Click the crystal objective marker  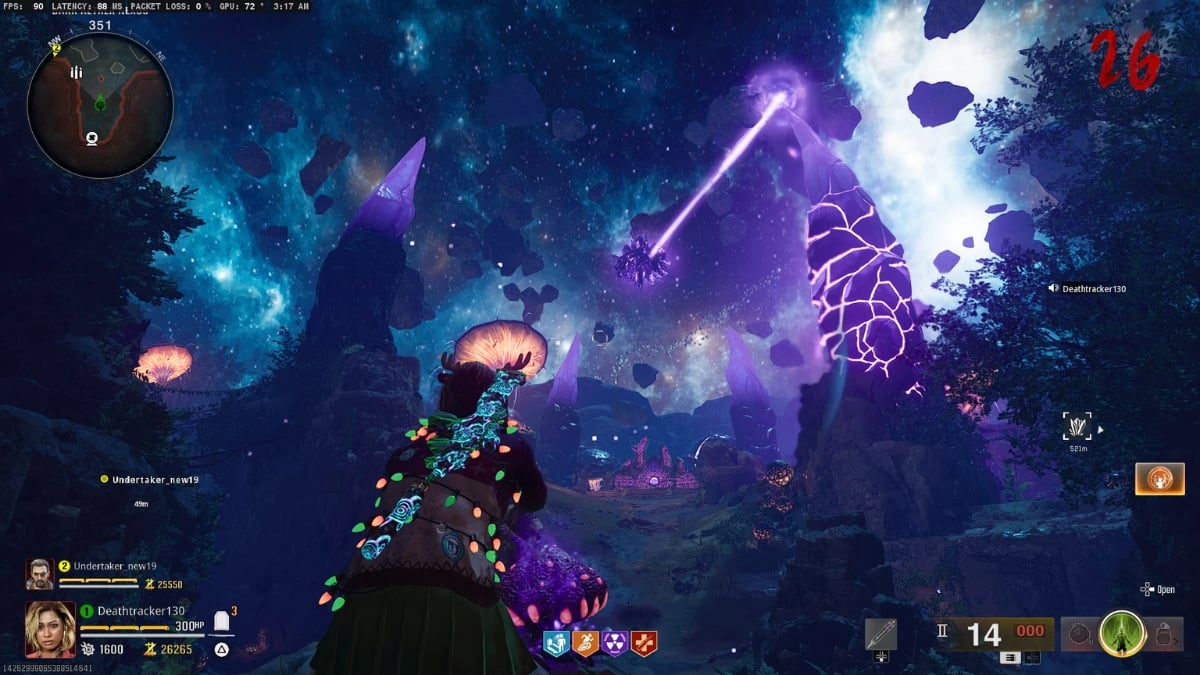(1078, 428)
